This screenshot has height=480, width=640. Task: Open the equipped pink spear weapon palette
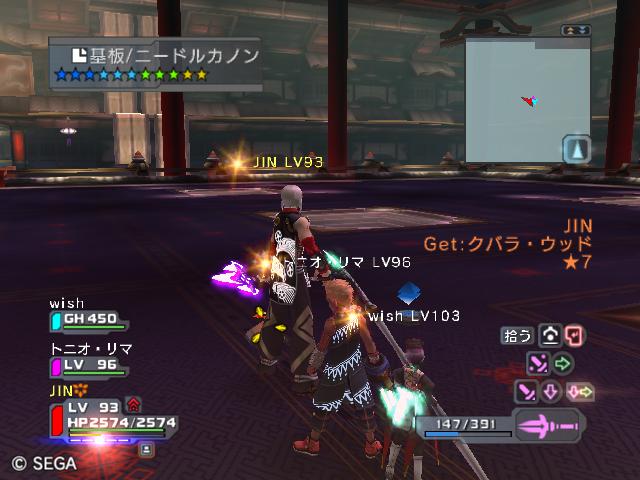tap(548, 425)
